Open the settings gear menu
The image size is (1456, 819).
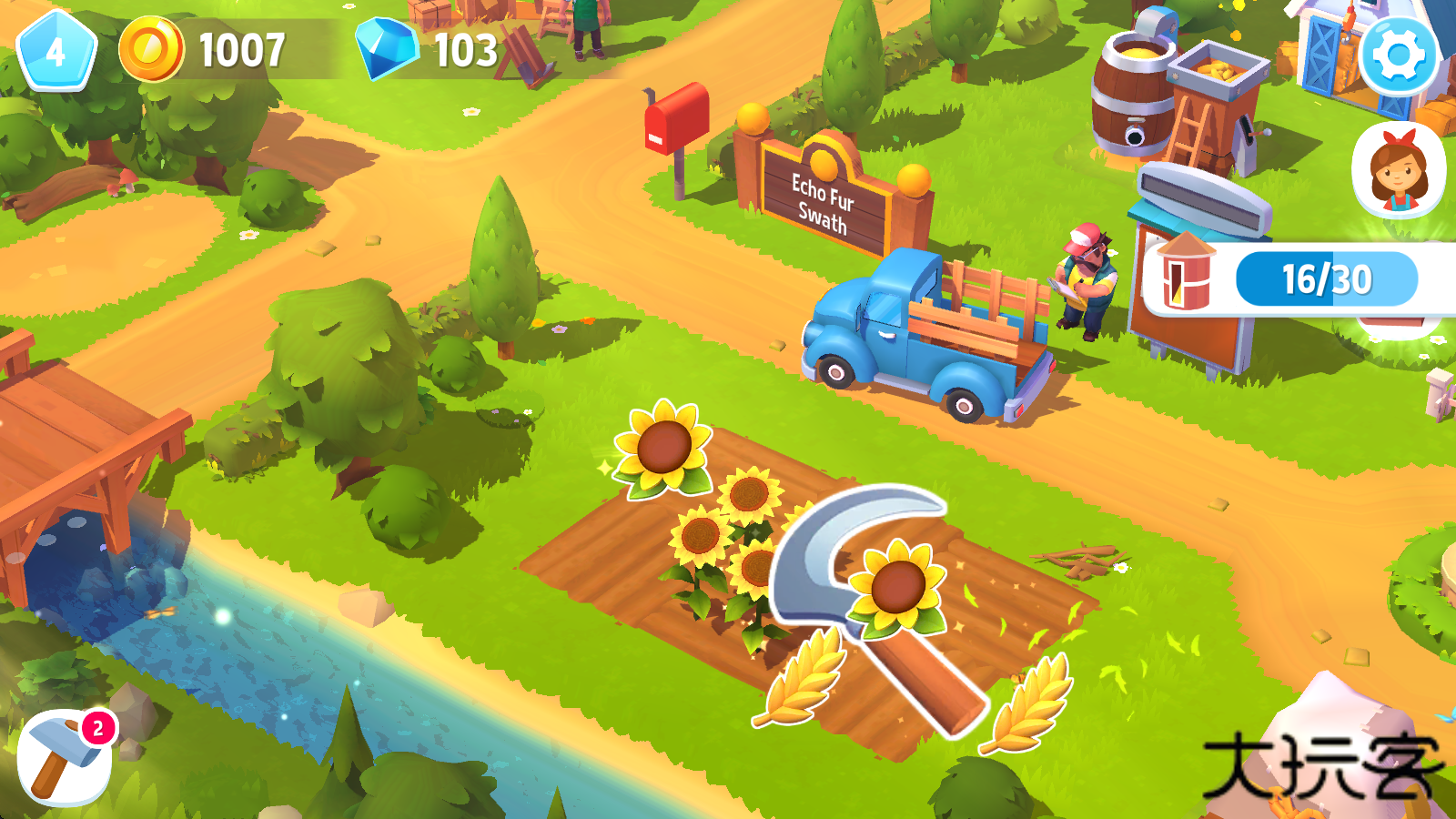click(x=1398, y=56)
